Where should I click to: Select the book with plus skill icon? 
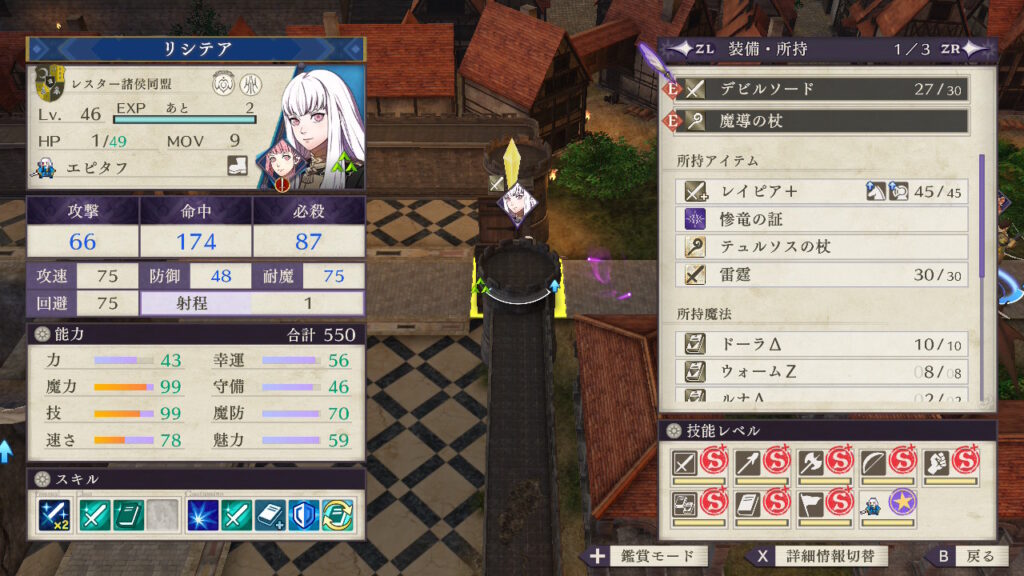tap(270, 515)
